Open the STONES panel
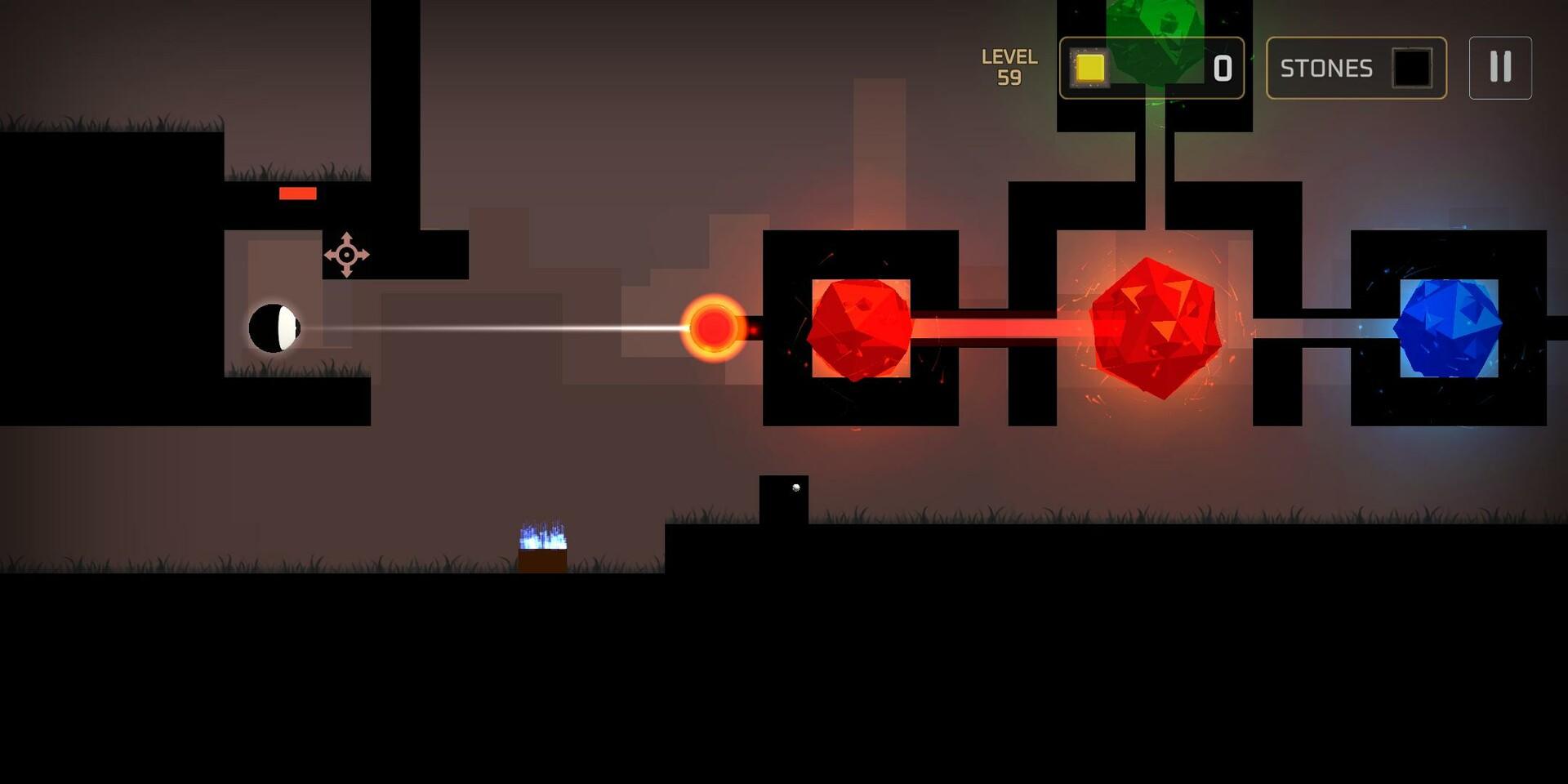1568x784 pixels. point(1356,69)
